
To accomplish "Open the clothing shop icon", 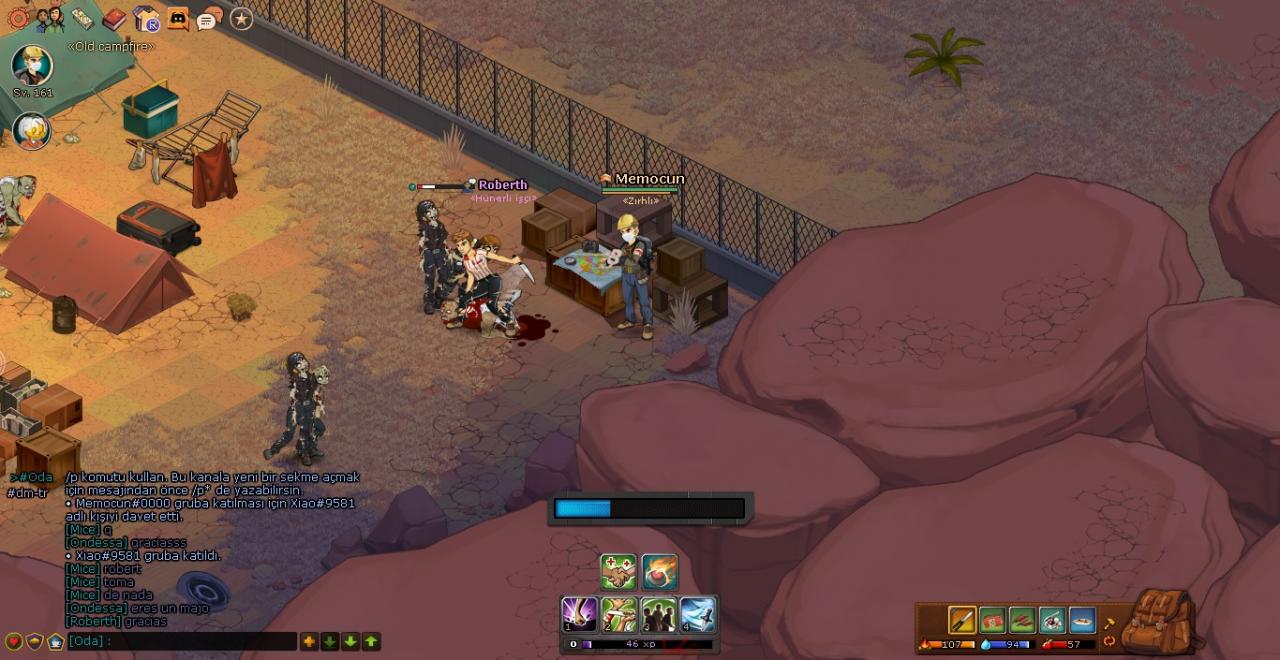I will tap(147, 18).
